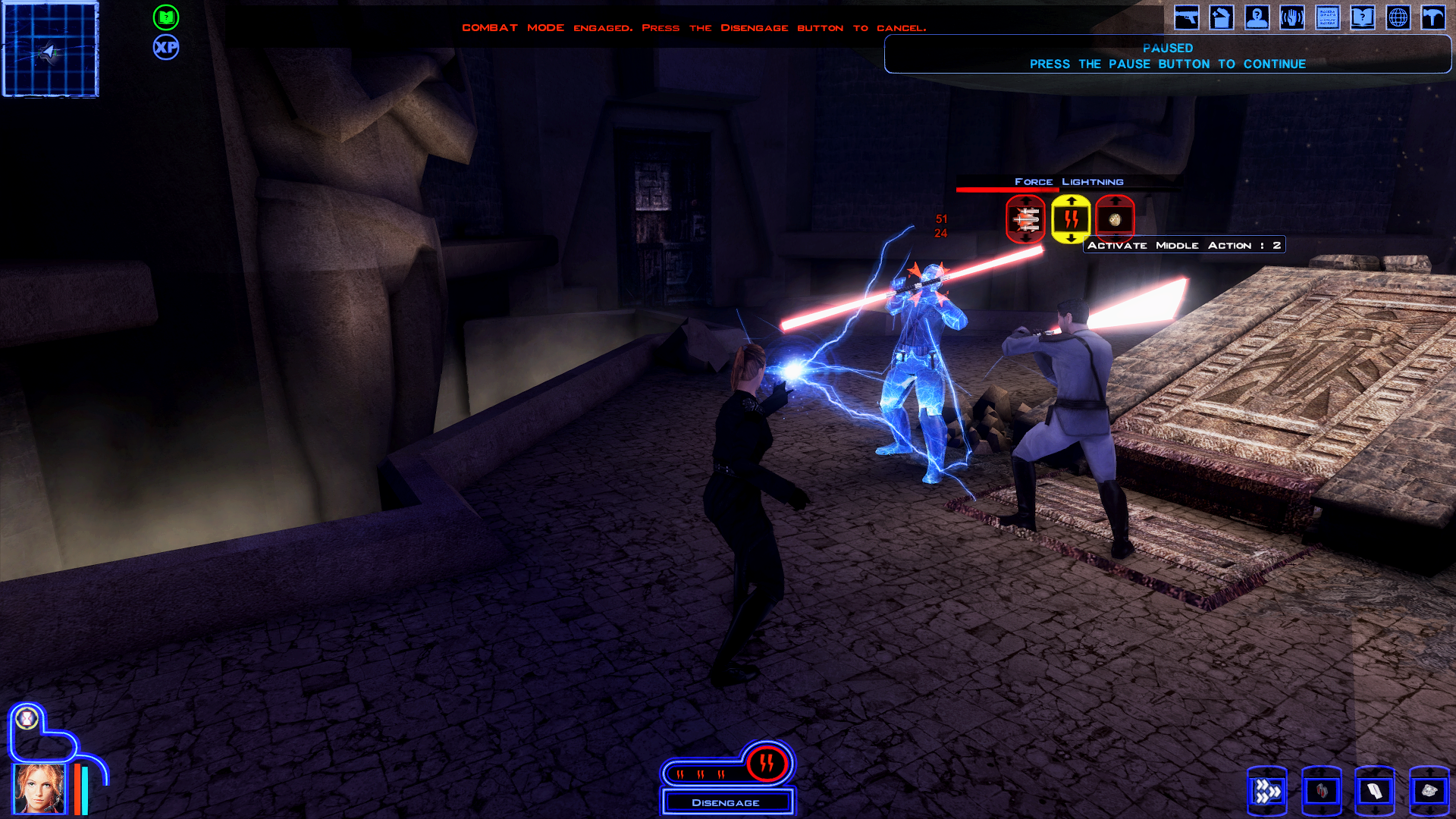This screenshot has height=819, width=1456.
Task: Open the Journal open-book icon
Action: pos(1363,17)
